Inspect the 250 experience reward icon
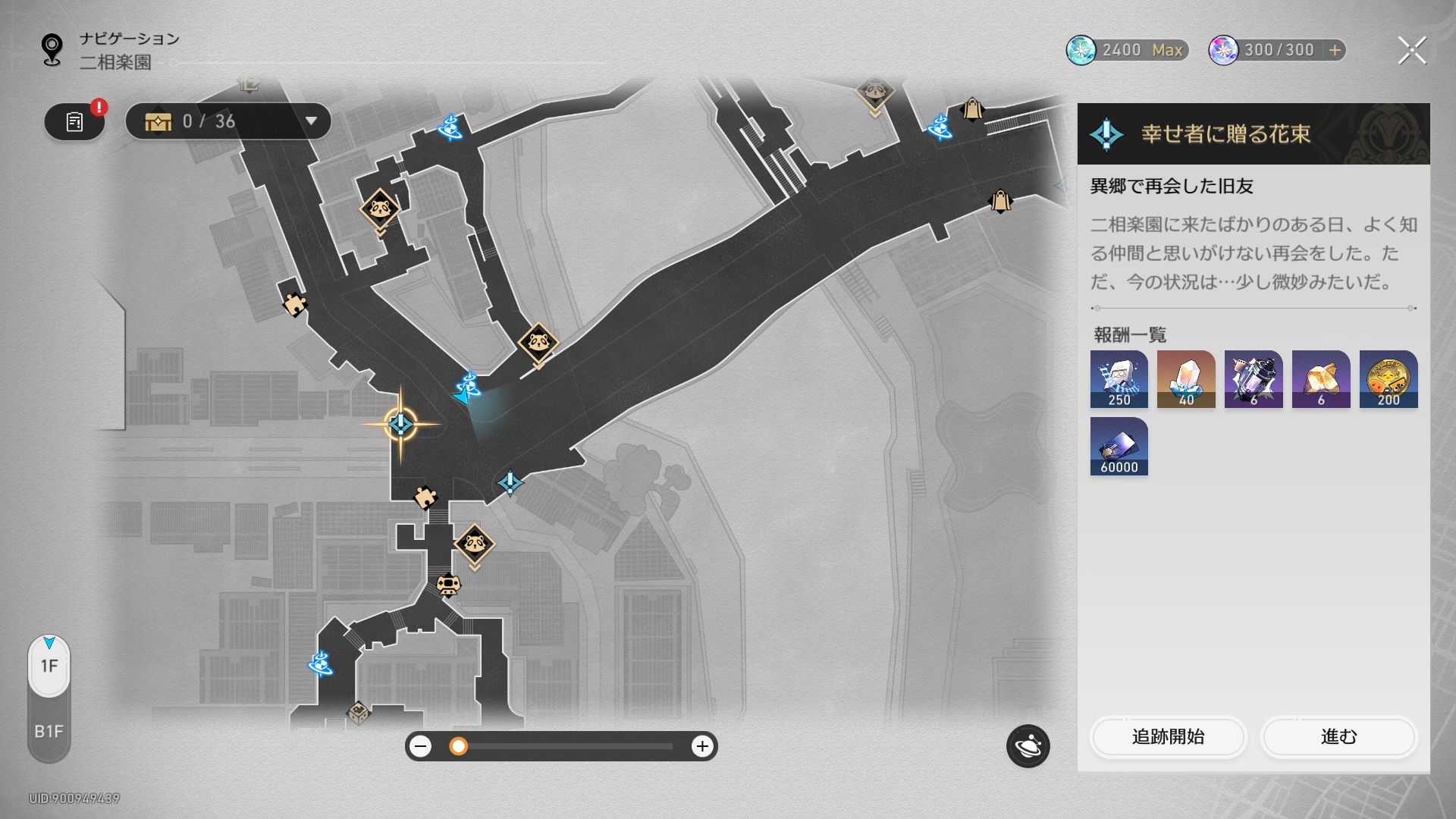 [x=1119, y=379]
